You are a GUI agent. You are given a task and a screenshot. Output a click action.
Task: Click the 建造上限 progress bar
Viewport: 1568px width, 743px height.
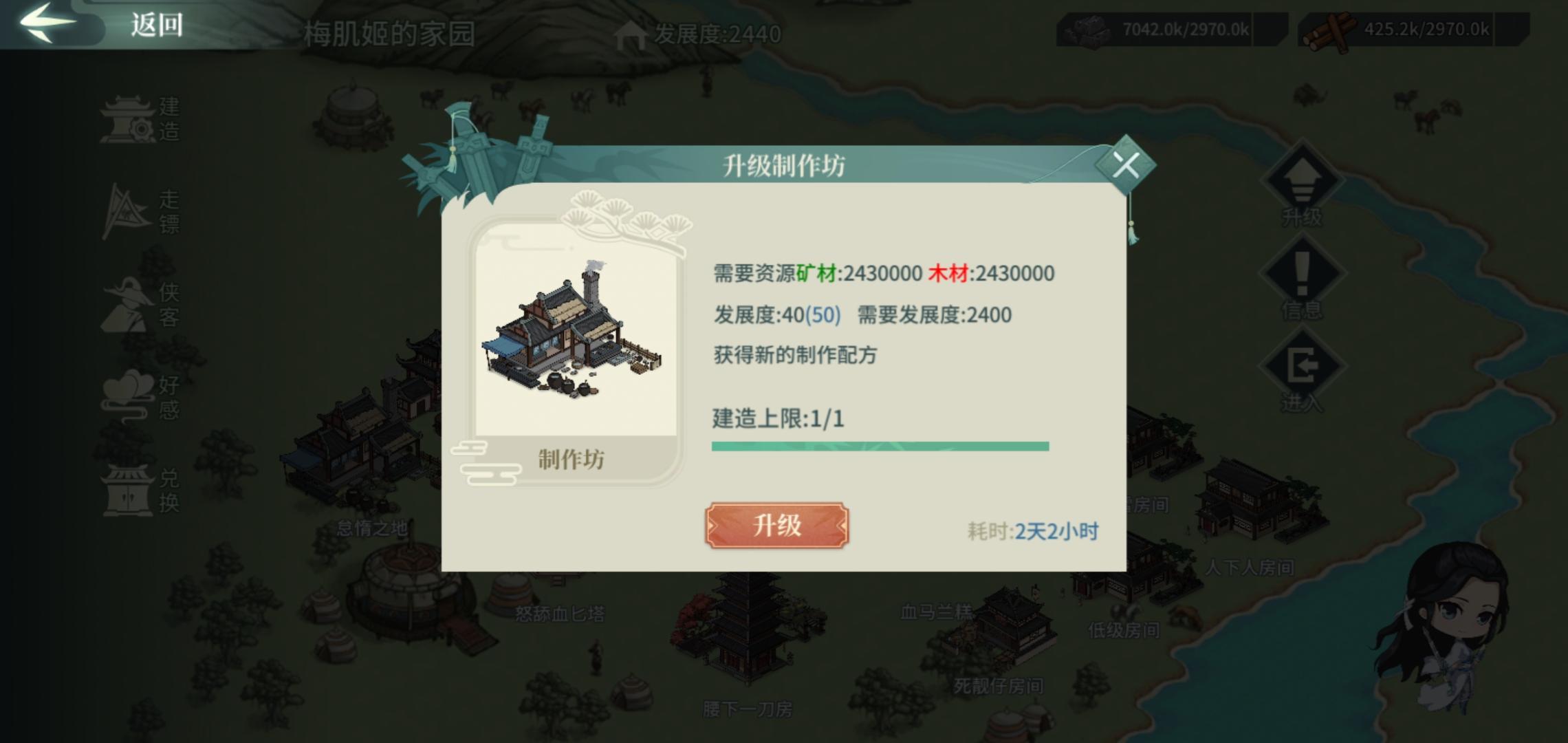(x=880, y=448)
